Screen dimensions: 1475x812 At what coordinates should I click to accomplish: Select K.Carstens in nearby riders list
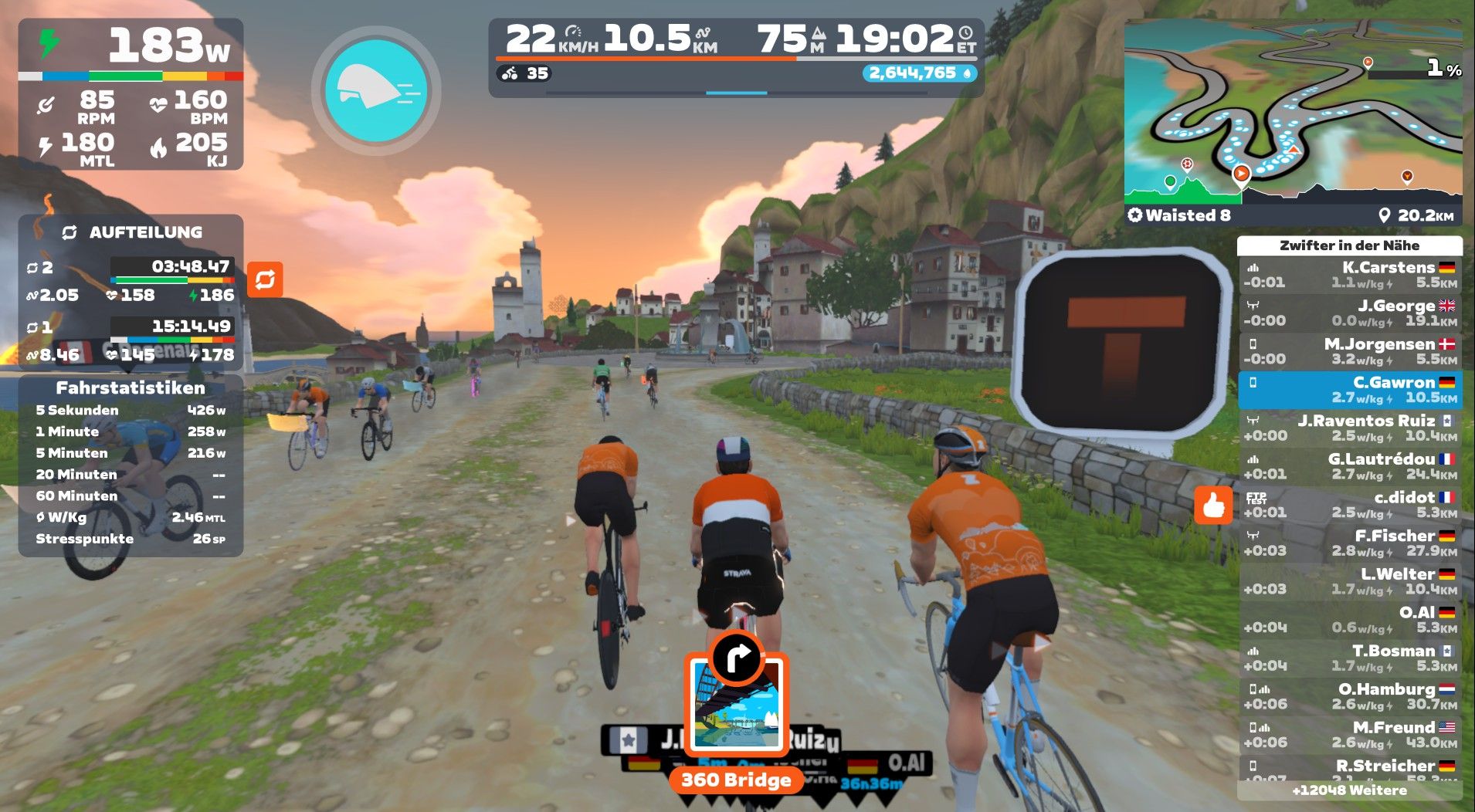click(x=1349, y=275)
